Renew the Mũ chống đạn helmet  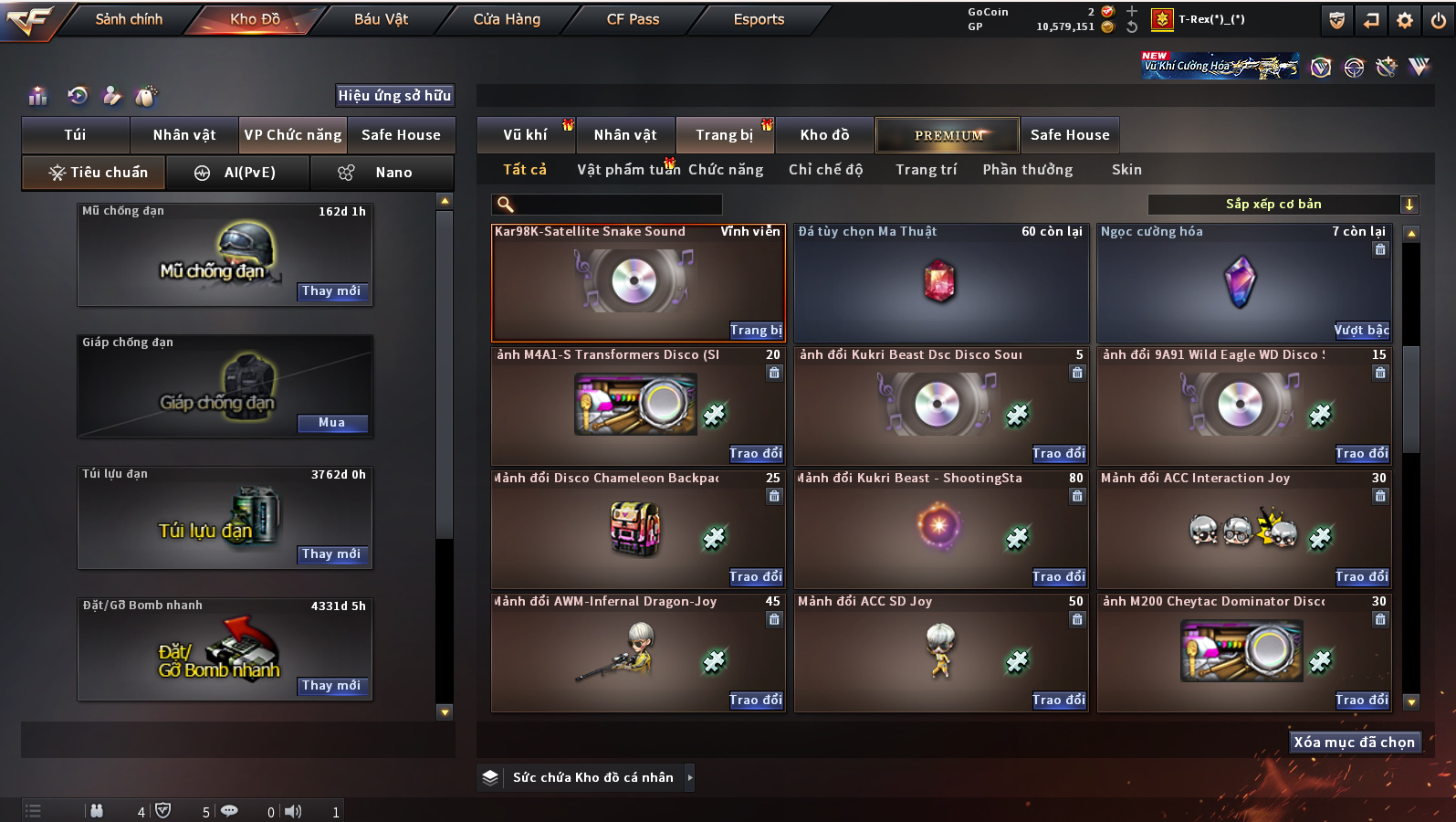(331, 291)
